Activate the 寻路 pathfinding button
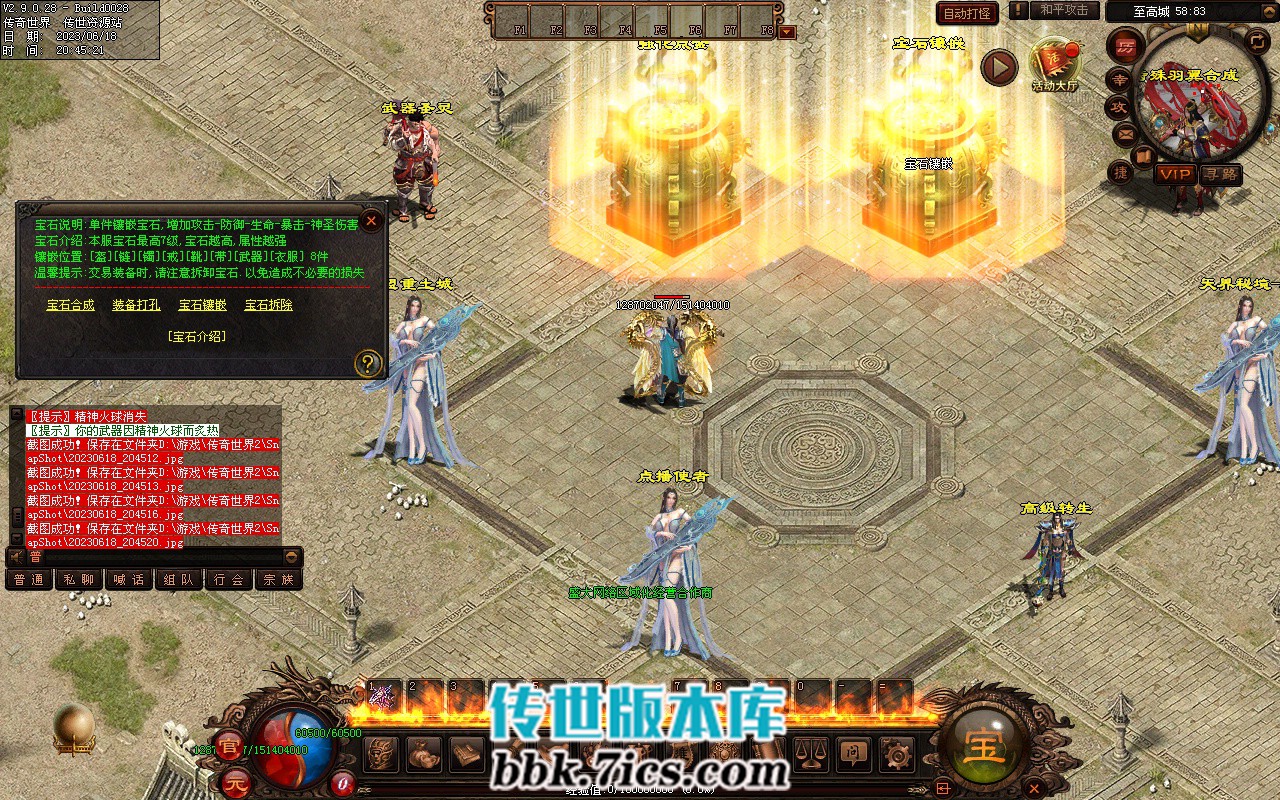This screenshot has height=800, width=1280. 1221,174
